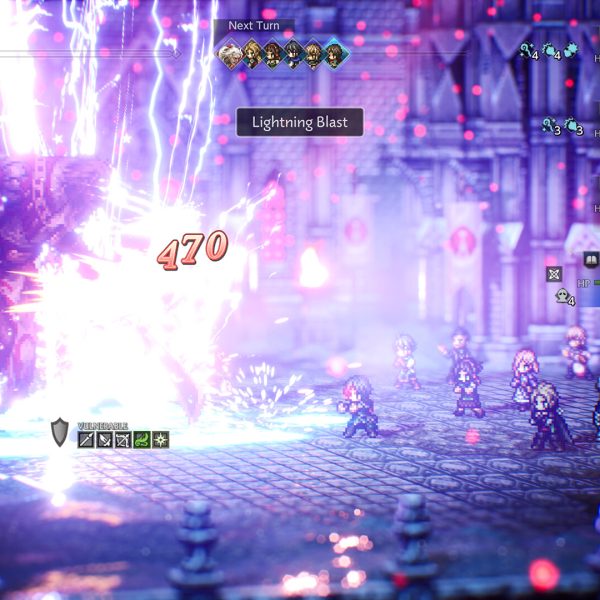
Task: Select the green wind weakness icon
Action: 142,439
